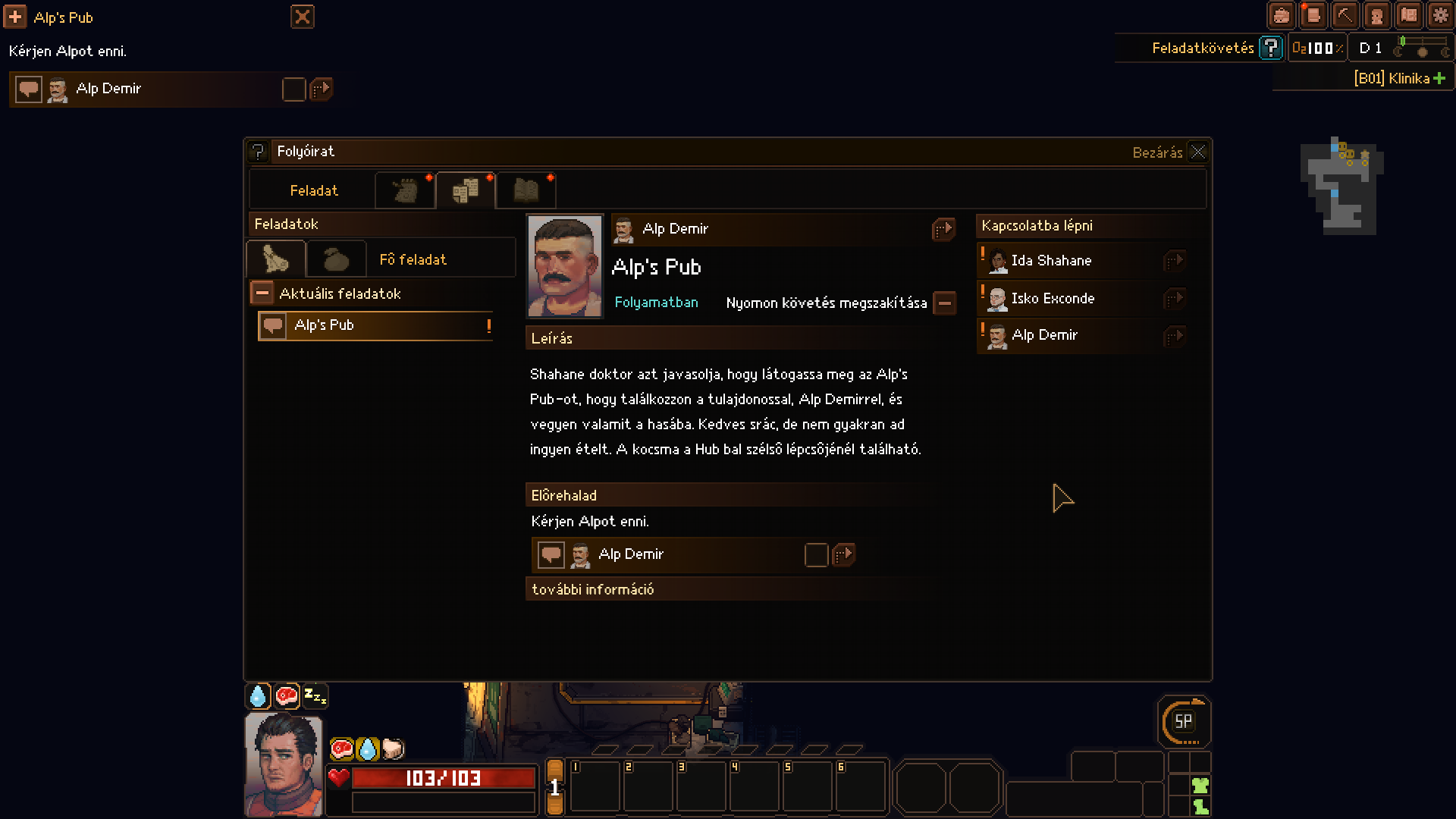1456x819 pixels.
Task: Switch to the stacked documents tab
Action: (466, 190)
